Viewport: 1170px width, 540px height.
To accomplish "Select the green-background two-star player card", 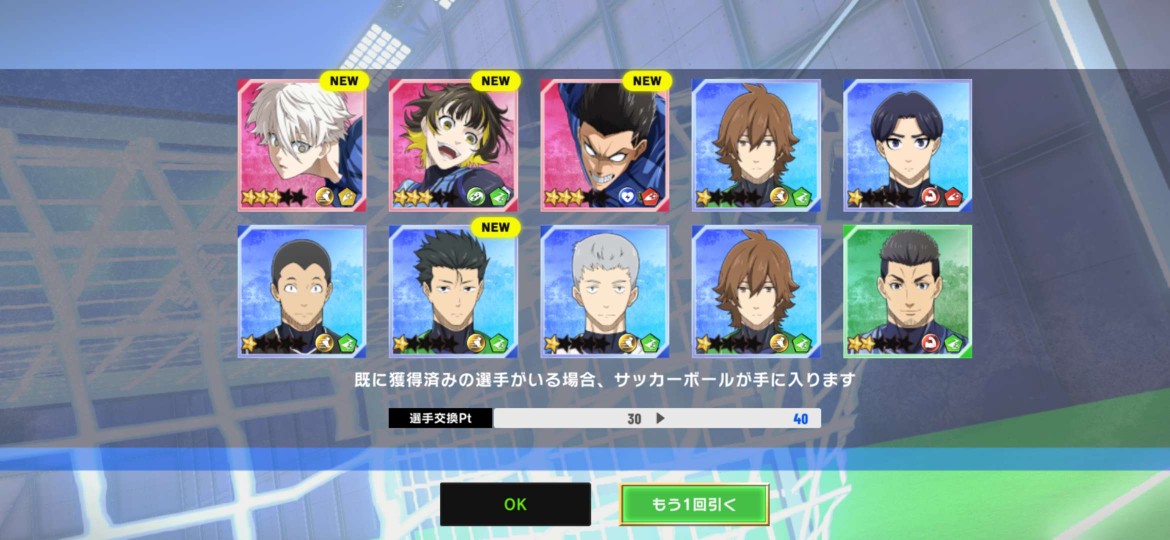I will tap(907, 291).
